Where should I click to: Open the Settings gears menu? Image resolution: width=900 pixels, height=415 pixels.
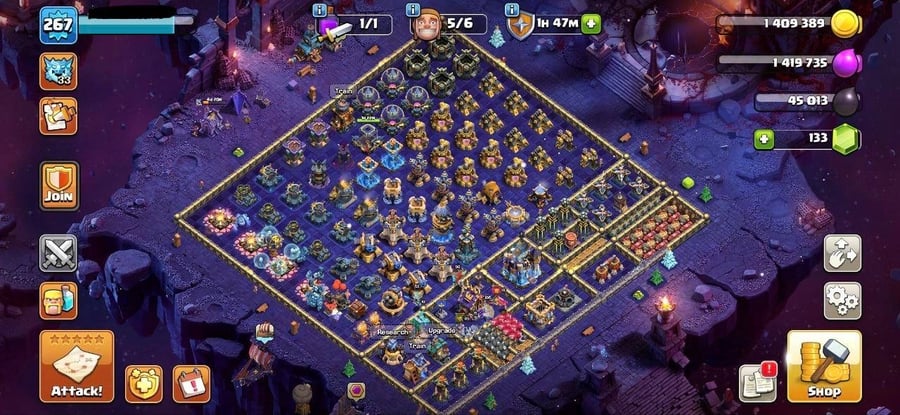842,299
